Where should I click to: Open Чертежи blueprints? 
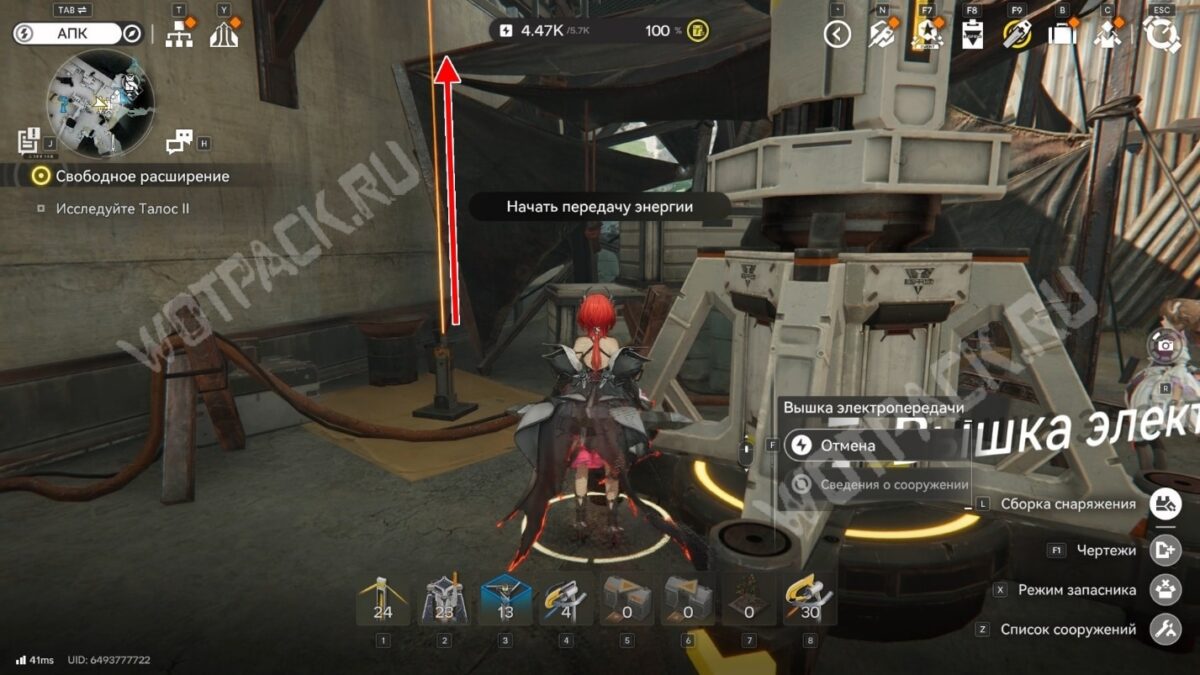(x=1165, y=550)
